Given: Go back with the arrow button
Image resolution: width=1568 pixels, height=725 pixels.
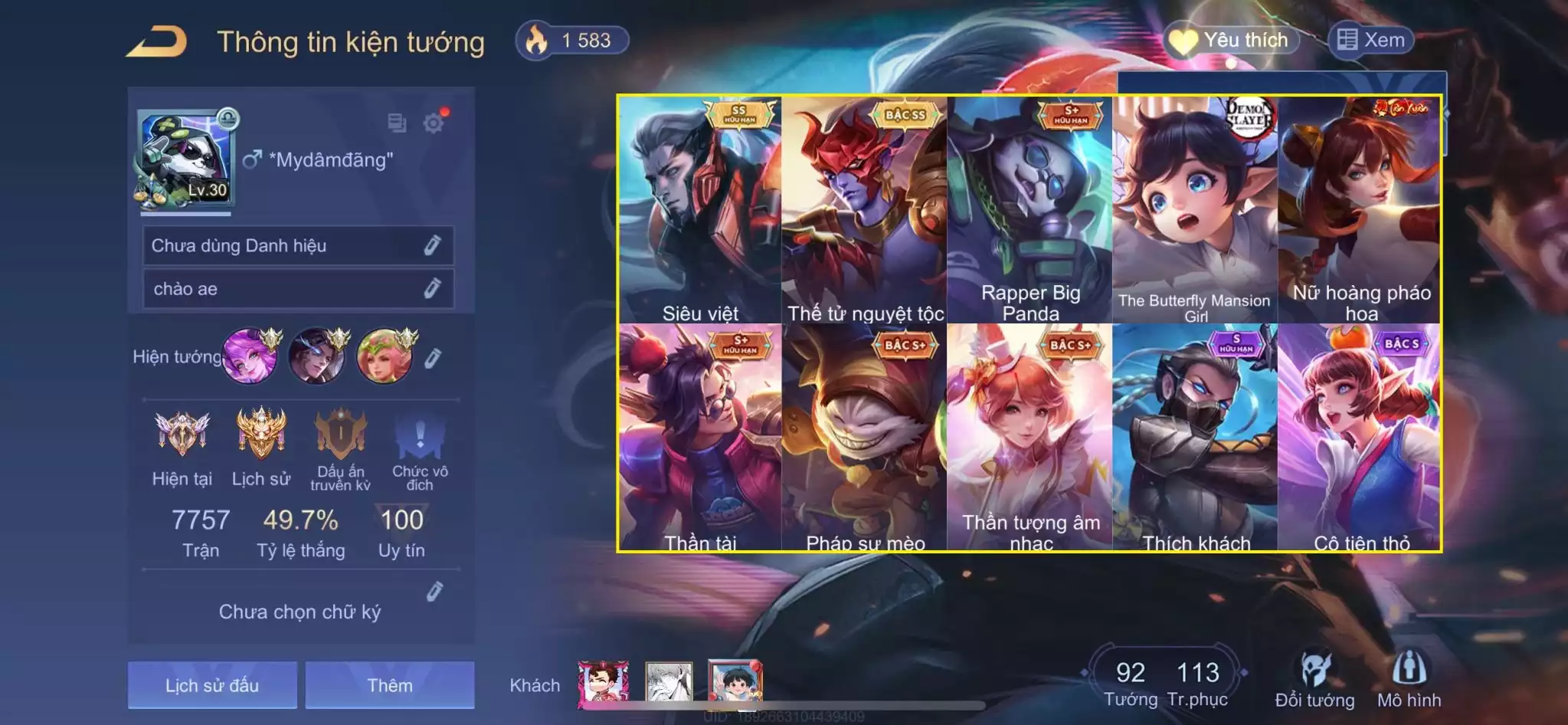Looking at the screenshot, I should point(157,41).
